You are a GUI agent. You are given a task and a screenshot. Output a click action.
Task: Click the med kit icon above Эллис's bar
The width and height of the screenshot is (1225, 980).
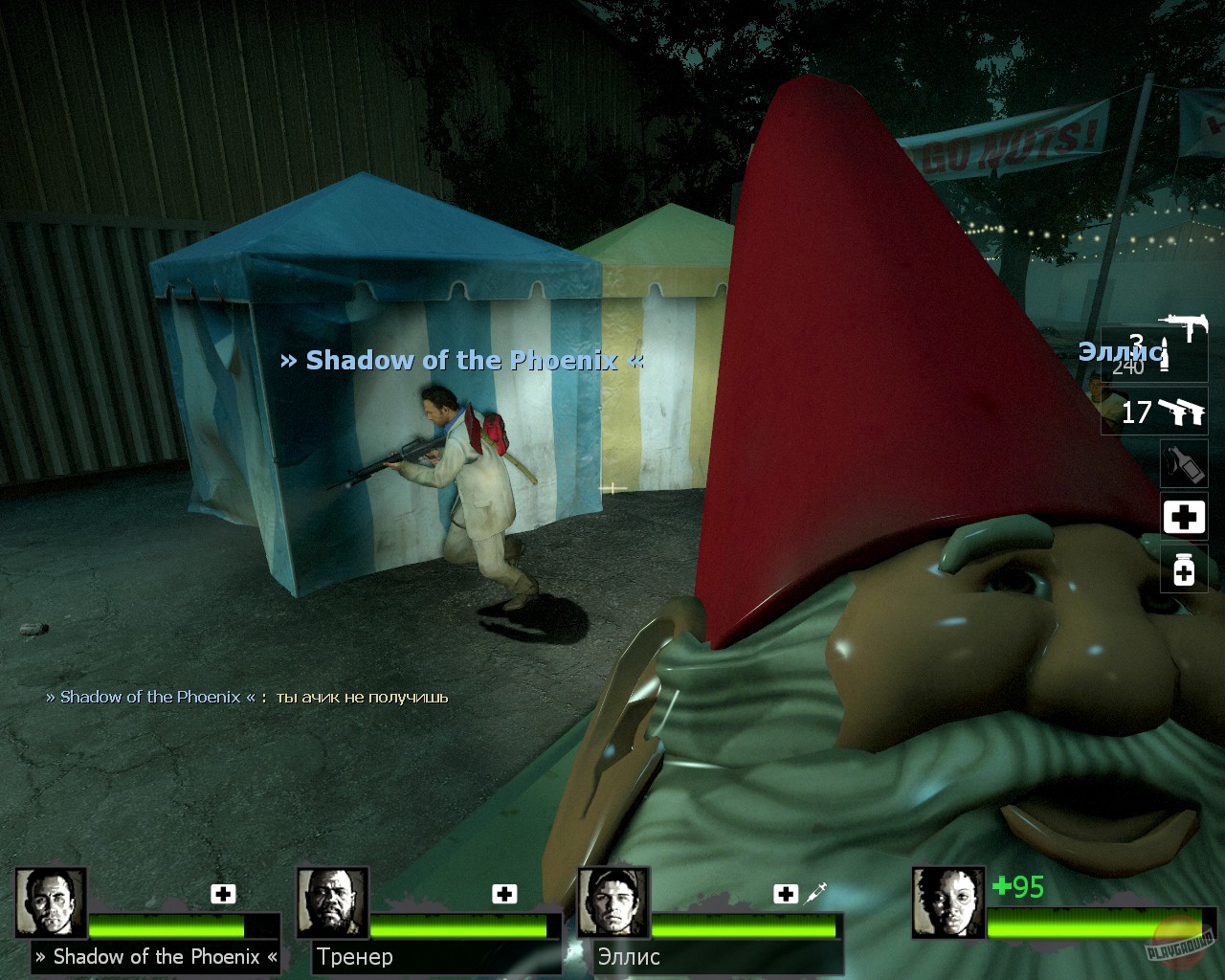tap(786, 894)
